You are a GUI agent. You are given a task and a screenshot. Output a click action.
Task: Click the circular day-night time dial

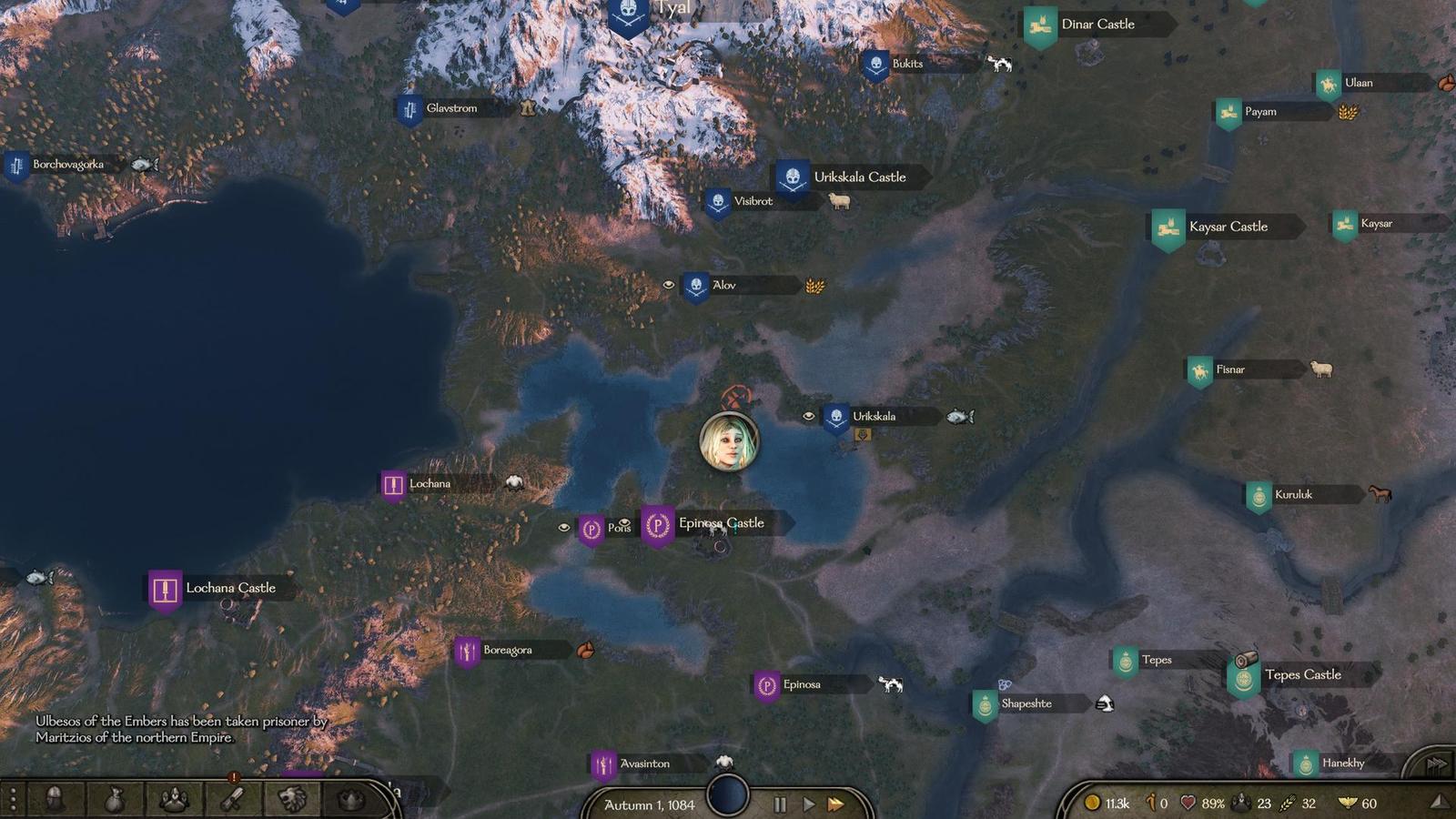tap(728, 795)
